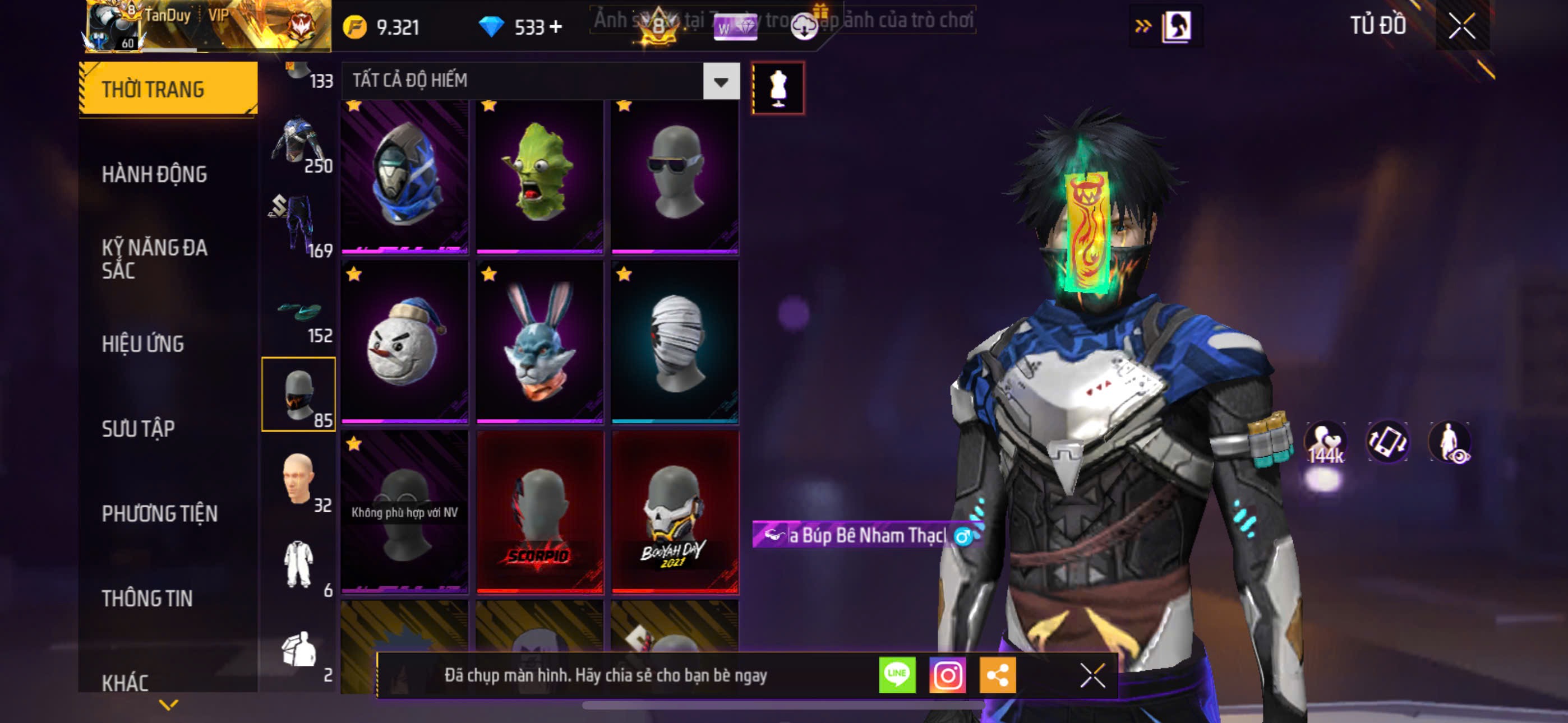Viewport: 1568px width, 723px height.
Task: Add diamonds with the plus button
Action: click(556, 27)
